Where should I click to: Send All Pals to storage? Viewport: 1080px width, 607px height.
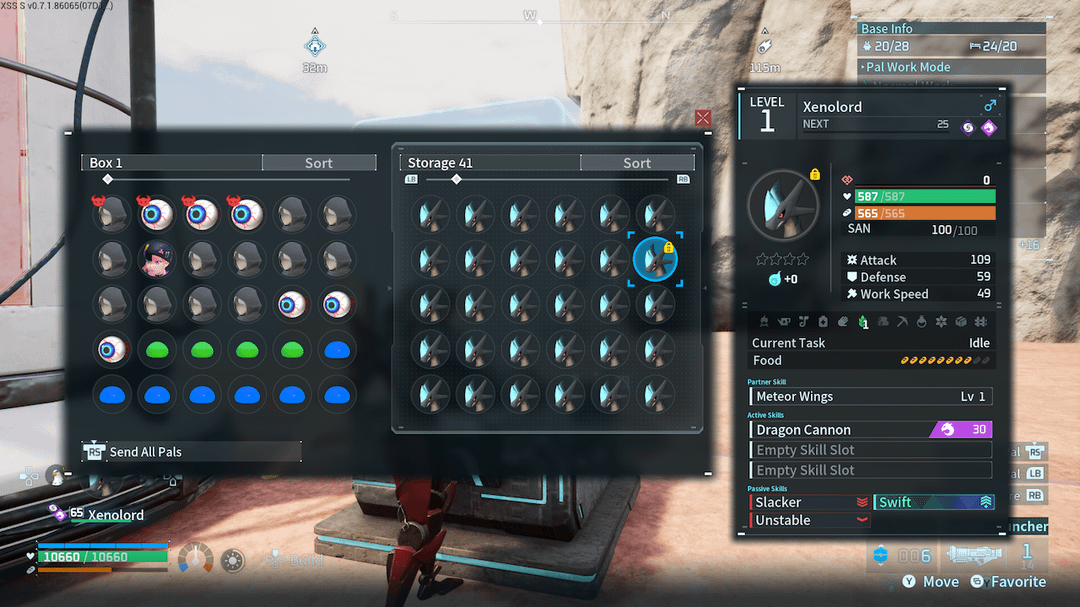pos(191,452)
